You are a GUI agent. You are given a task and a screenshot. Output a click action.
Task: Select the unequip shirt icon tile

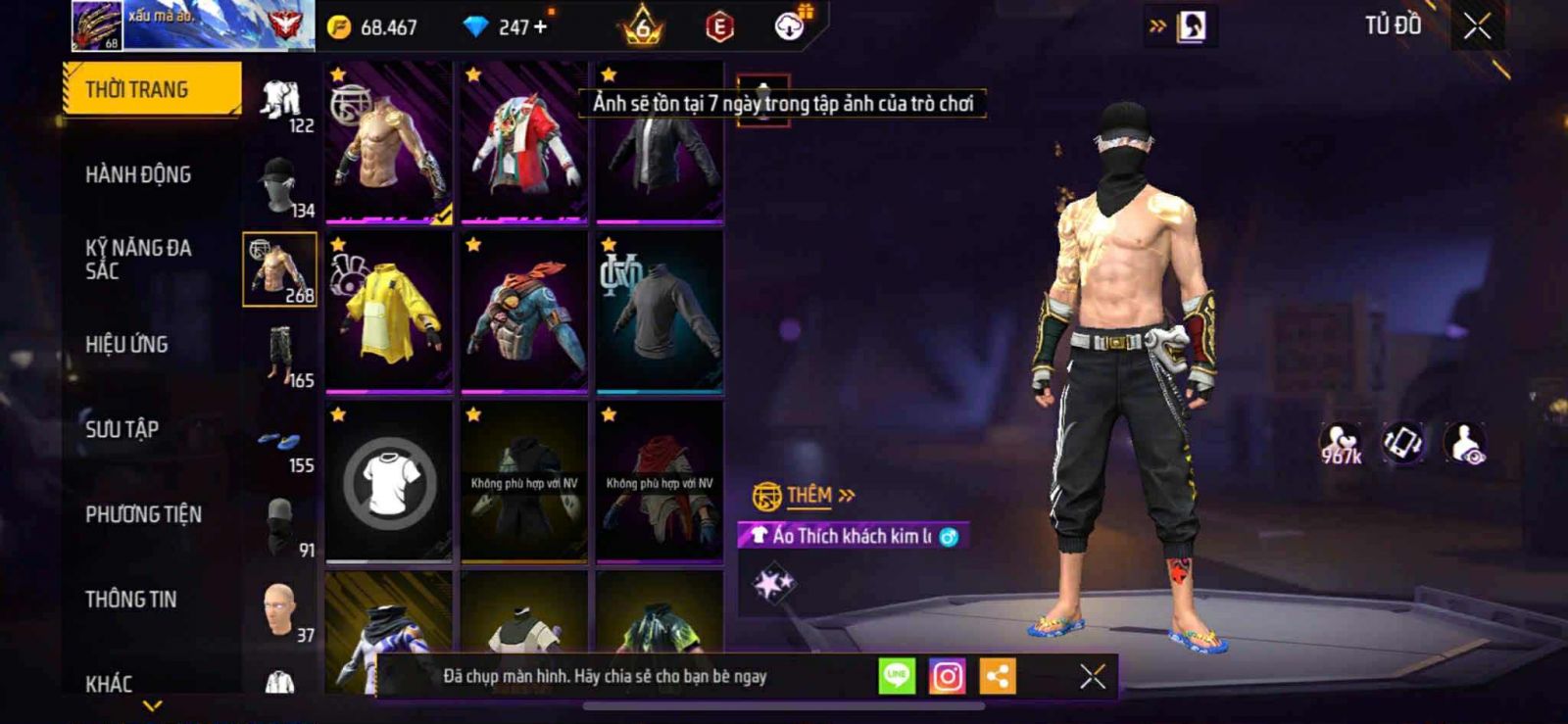389,482
